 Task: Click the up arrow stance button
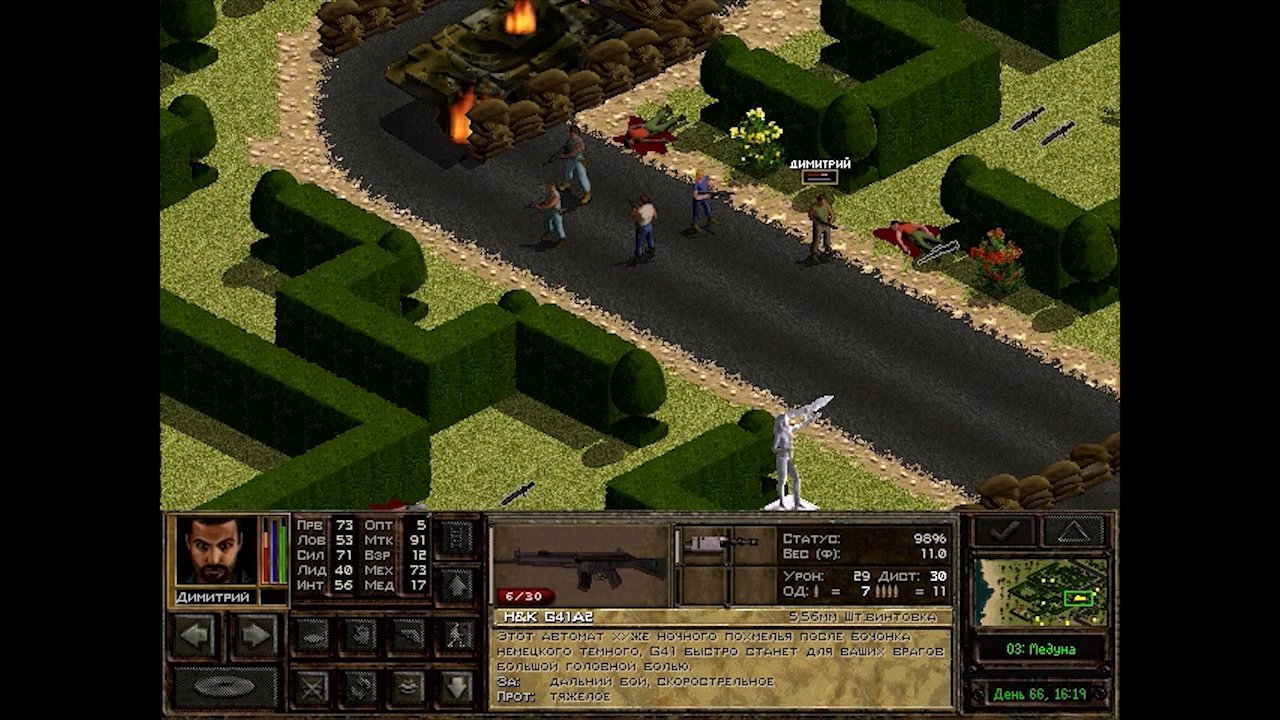457,585
